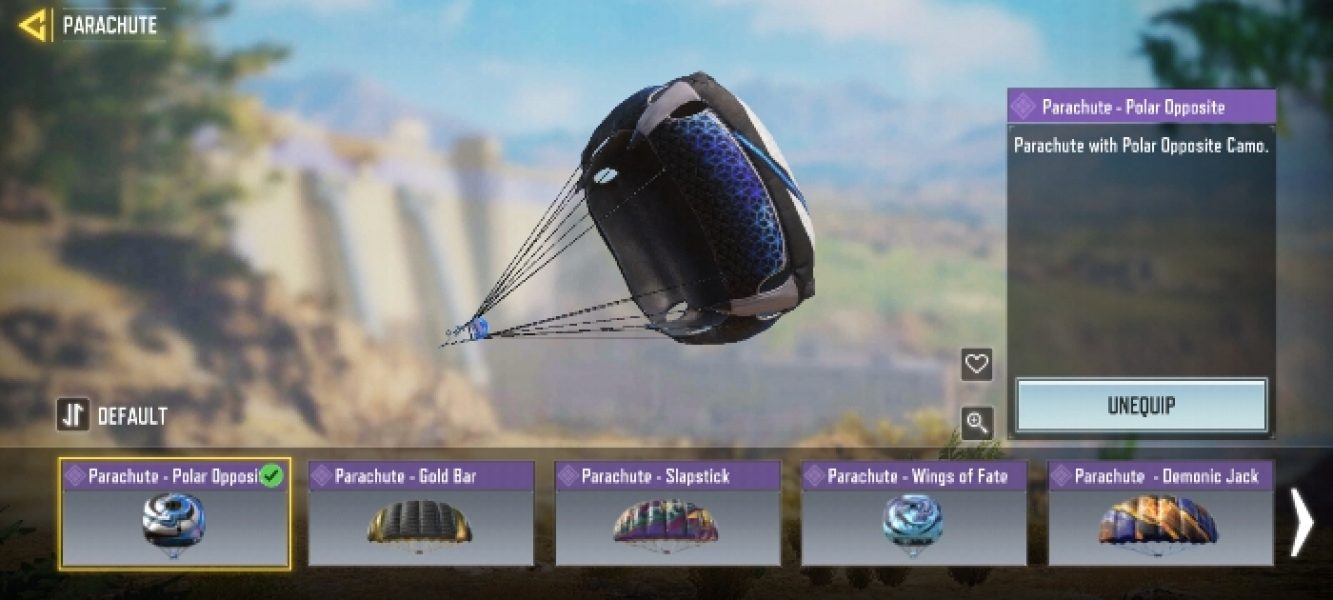Select the Polar Opposite parachute card
Image resolution: width=1333 pixels, height=600 pixels.
click(x=175, y=514)
